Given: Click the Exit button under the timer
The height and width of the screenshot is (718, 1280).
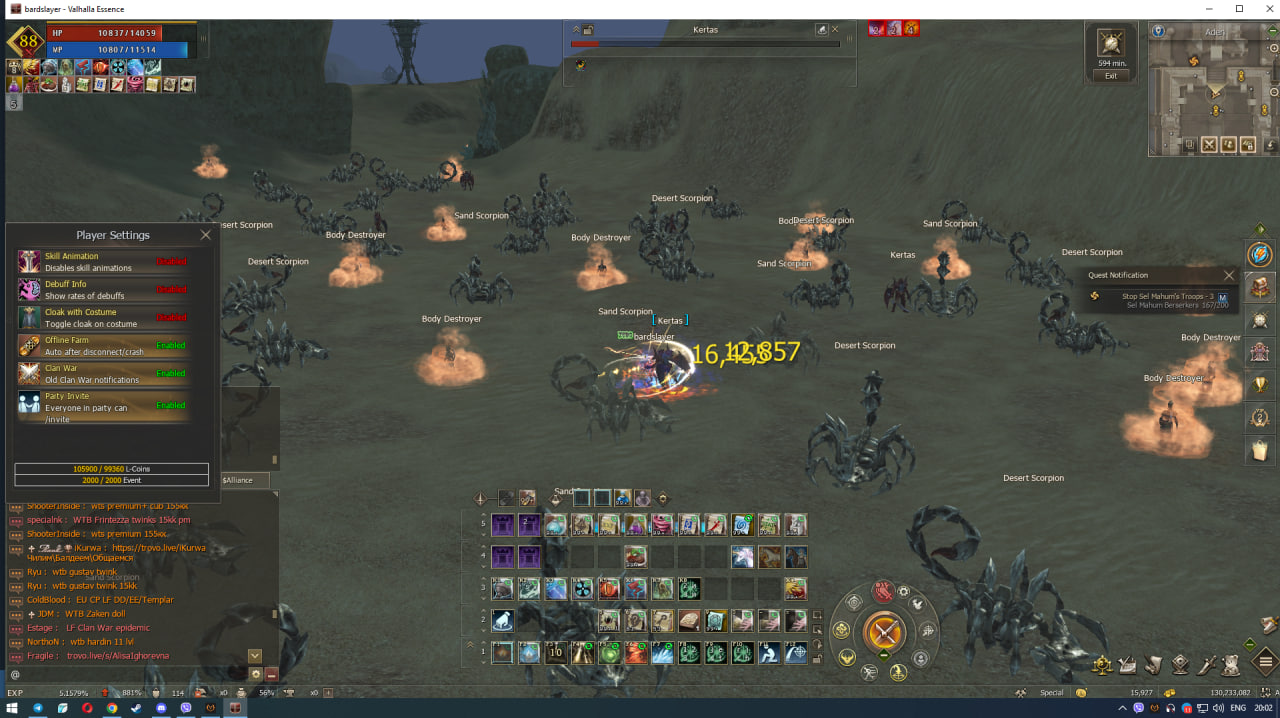Looking at the screenshot, I should click(x=1110, y=76).
